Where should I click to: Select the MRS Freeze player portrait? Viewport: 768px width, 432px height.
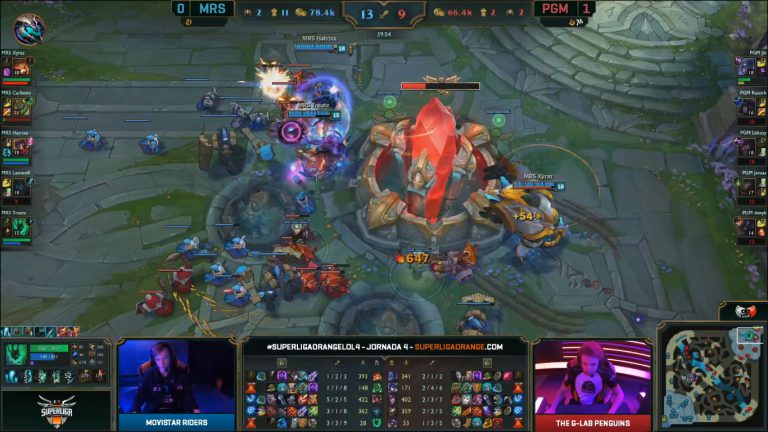click(x=8, y=228)
